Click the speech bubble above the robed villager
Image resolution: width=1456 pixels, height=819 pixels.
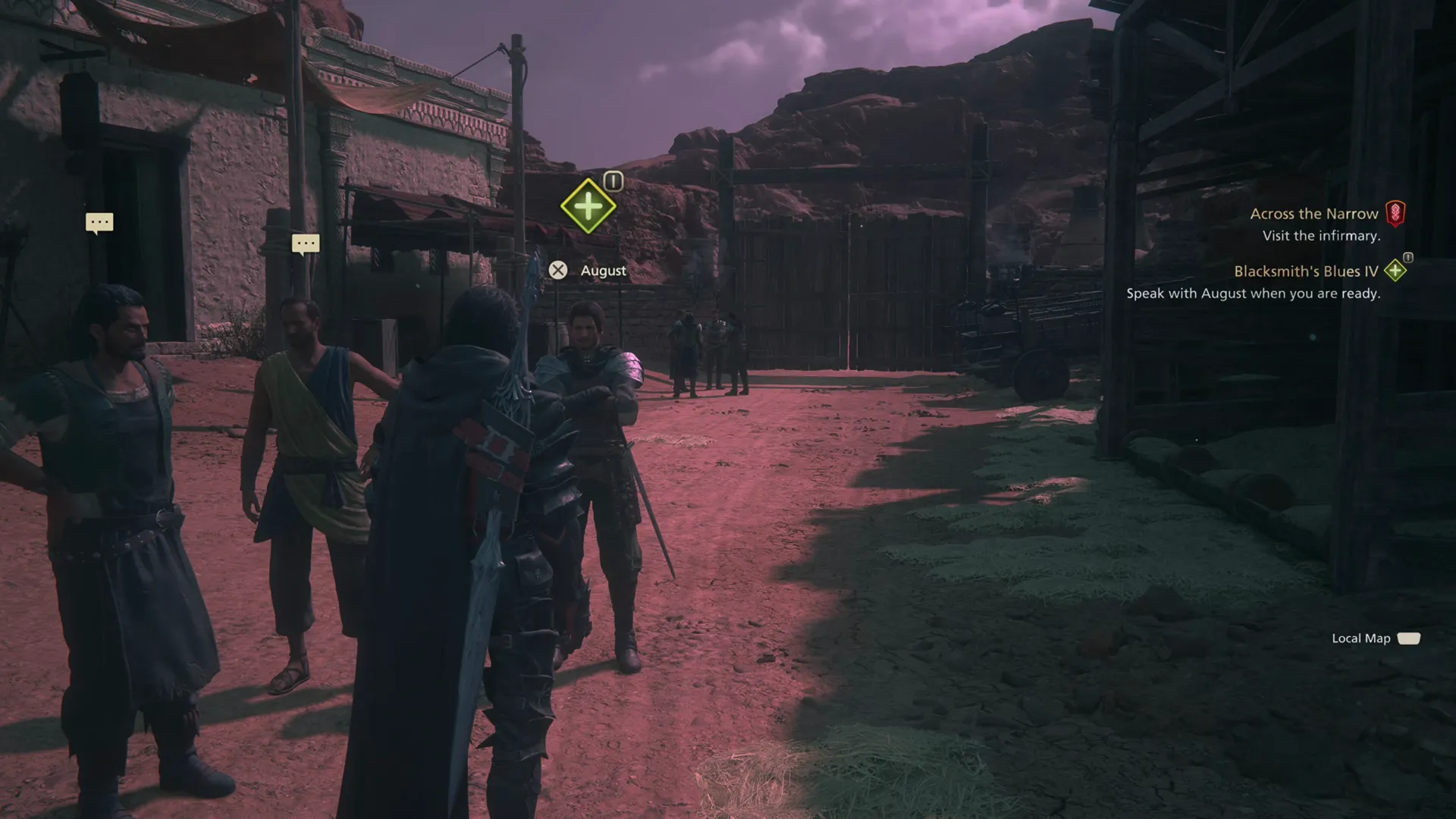pos(306,243)
